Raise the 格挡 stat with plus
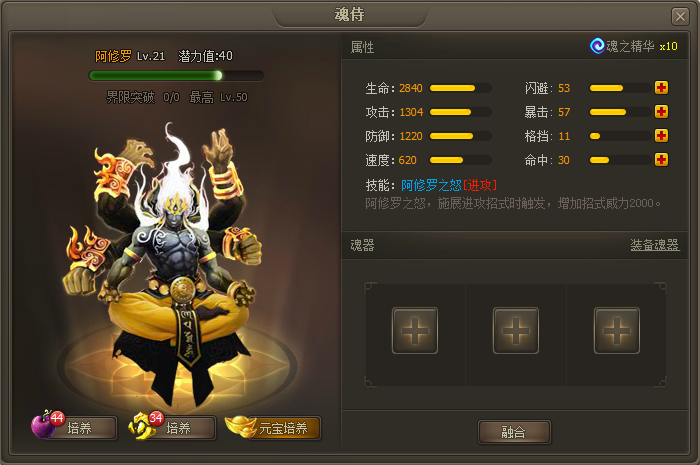The width and height of the screenshot is (700, 465). pyautogui.click(x=661, y=136)
